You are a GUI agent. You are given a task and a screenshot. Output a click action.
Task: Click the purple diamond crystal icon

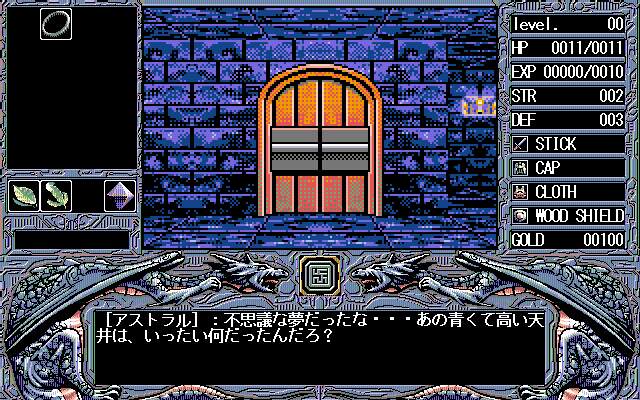120,195
